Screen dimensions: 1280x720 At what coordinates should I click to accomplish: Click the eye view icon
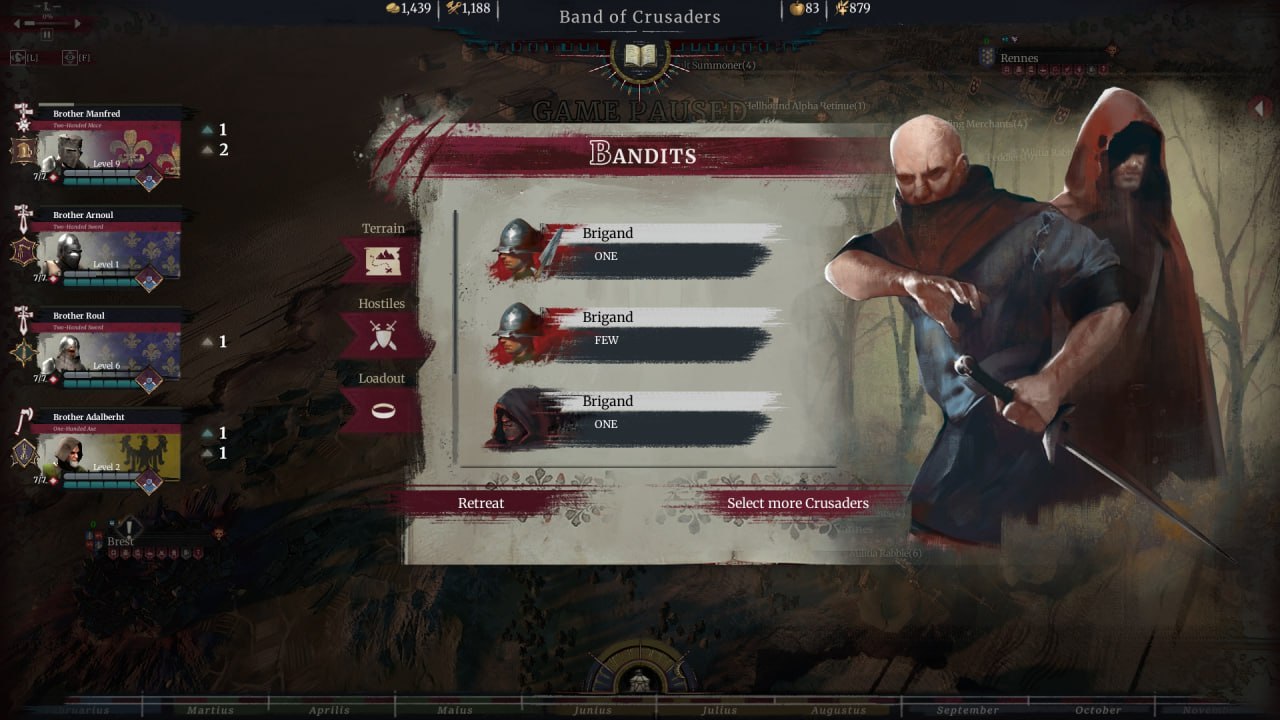point(70,58)
